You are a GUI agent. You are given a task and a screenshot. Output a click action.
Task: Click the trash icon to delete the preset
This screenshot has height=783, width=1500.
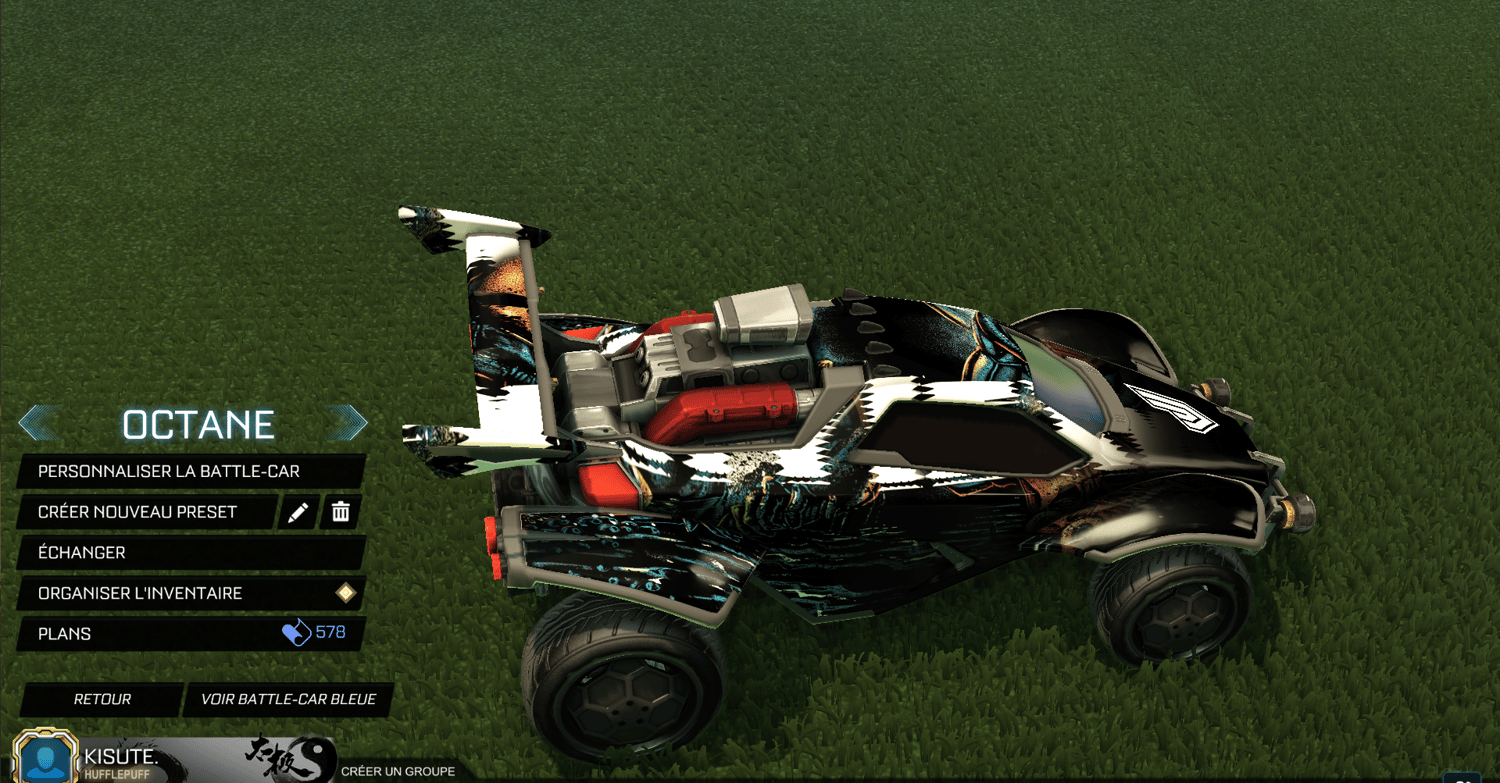pos(340,512)
